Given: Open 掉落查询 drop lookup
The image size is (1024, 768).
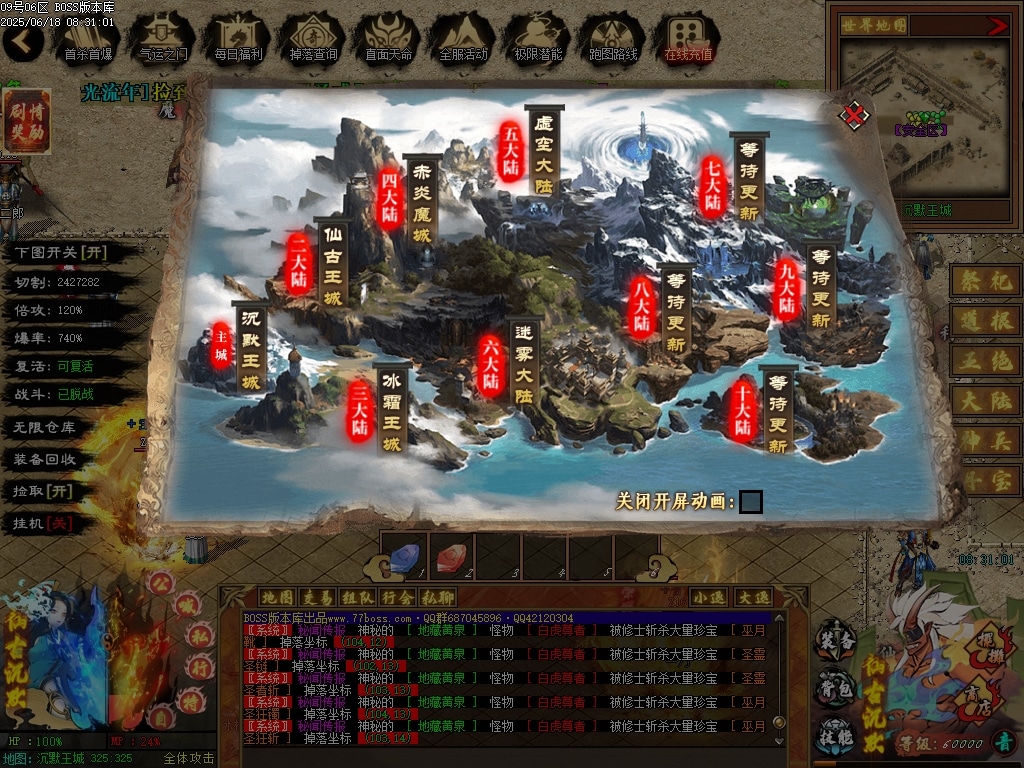Looking at the screenshot, I should pos(313,38).
